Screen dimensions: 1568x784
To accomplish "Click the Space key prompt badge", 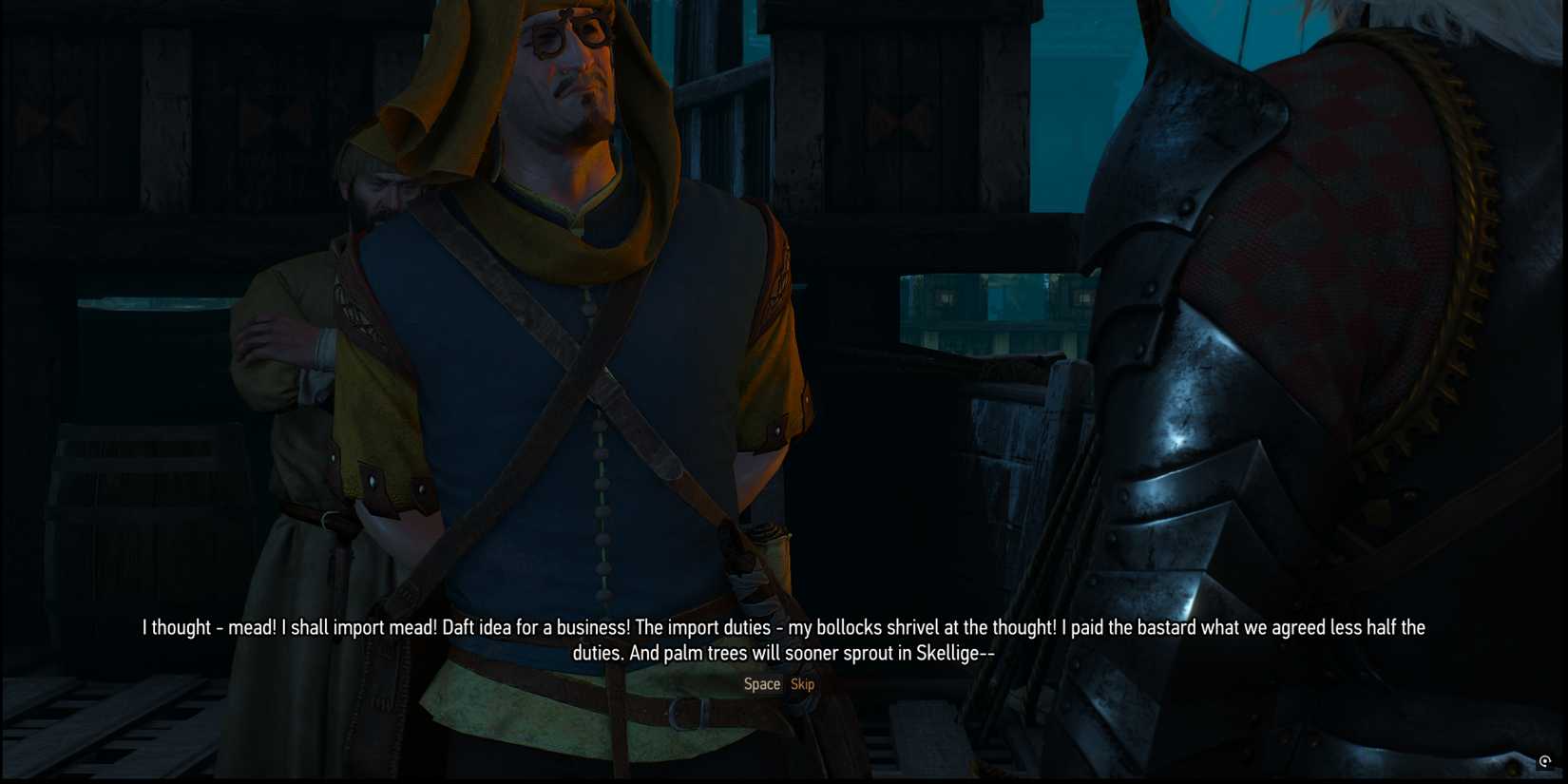I will (x=762, y=683).
